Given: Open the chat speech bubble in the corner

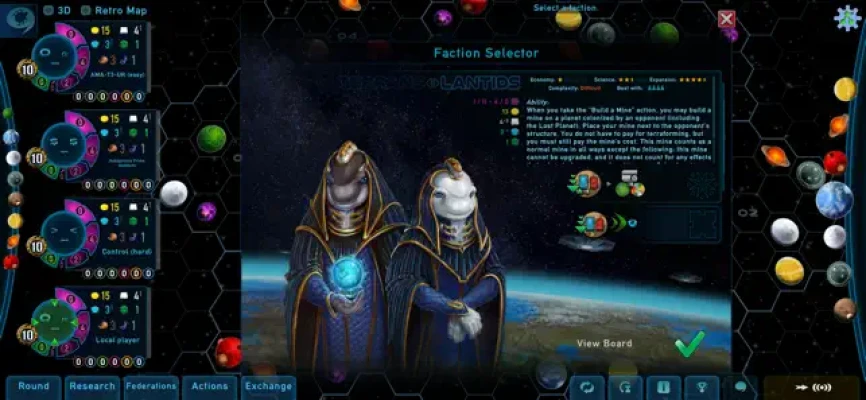Looking at the screenshot, I should pos(20,12).
